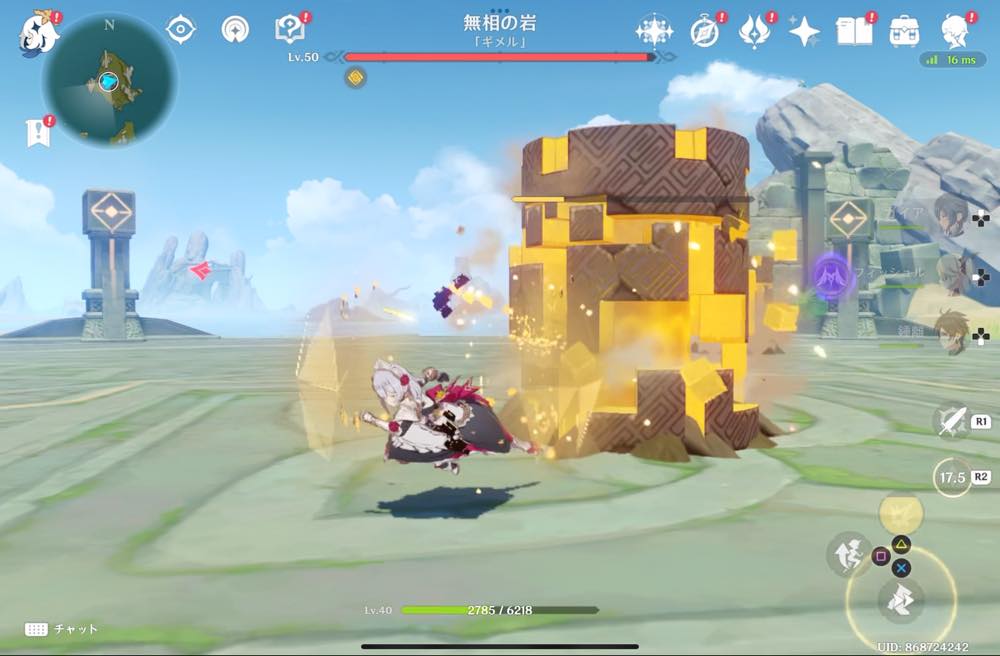
Task: Open the wish four-pointed star icon
Action: (804, 32)
